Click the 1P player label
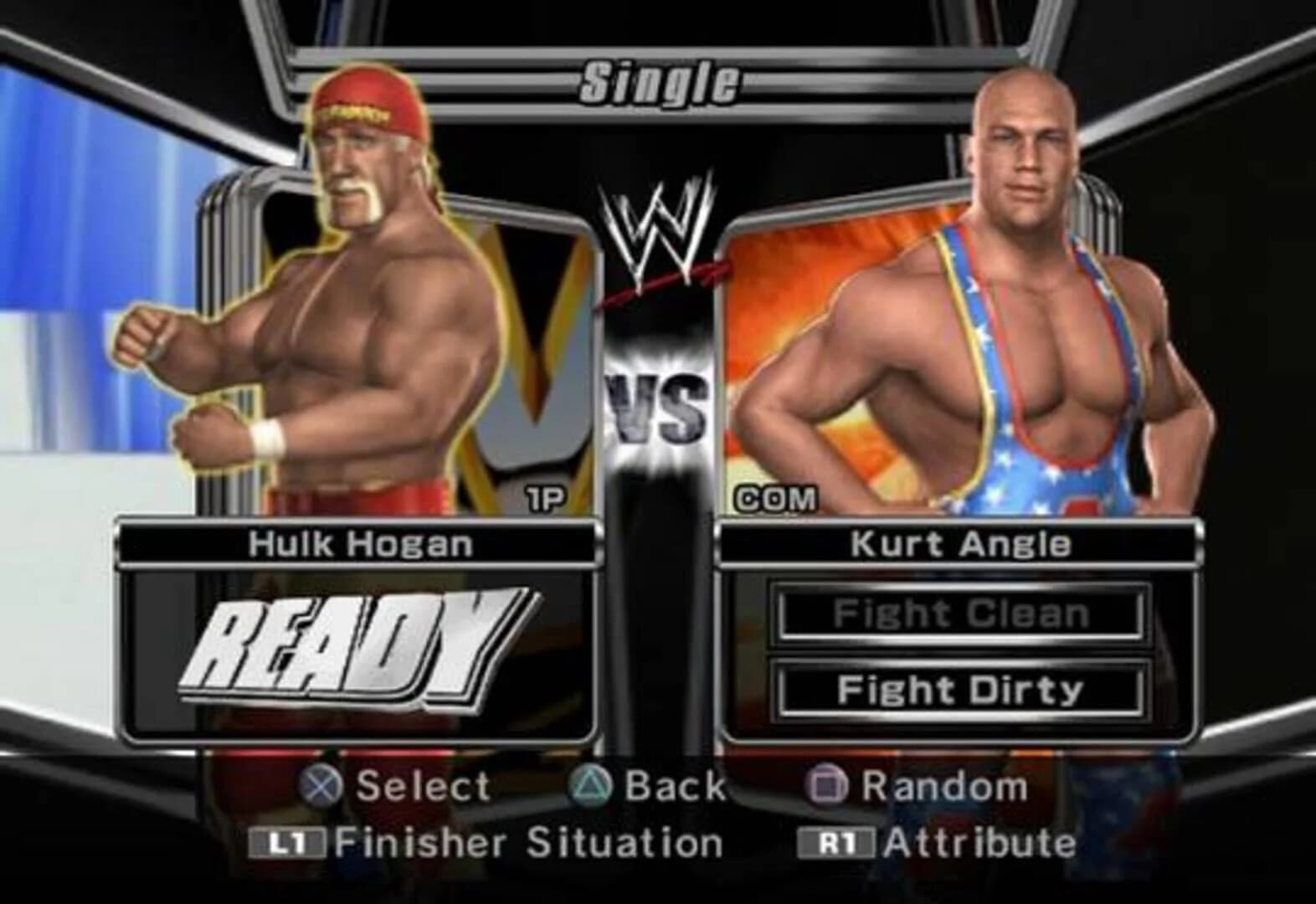This screenshot has height=904, width=1316. pos(545,499)
